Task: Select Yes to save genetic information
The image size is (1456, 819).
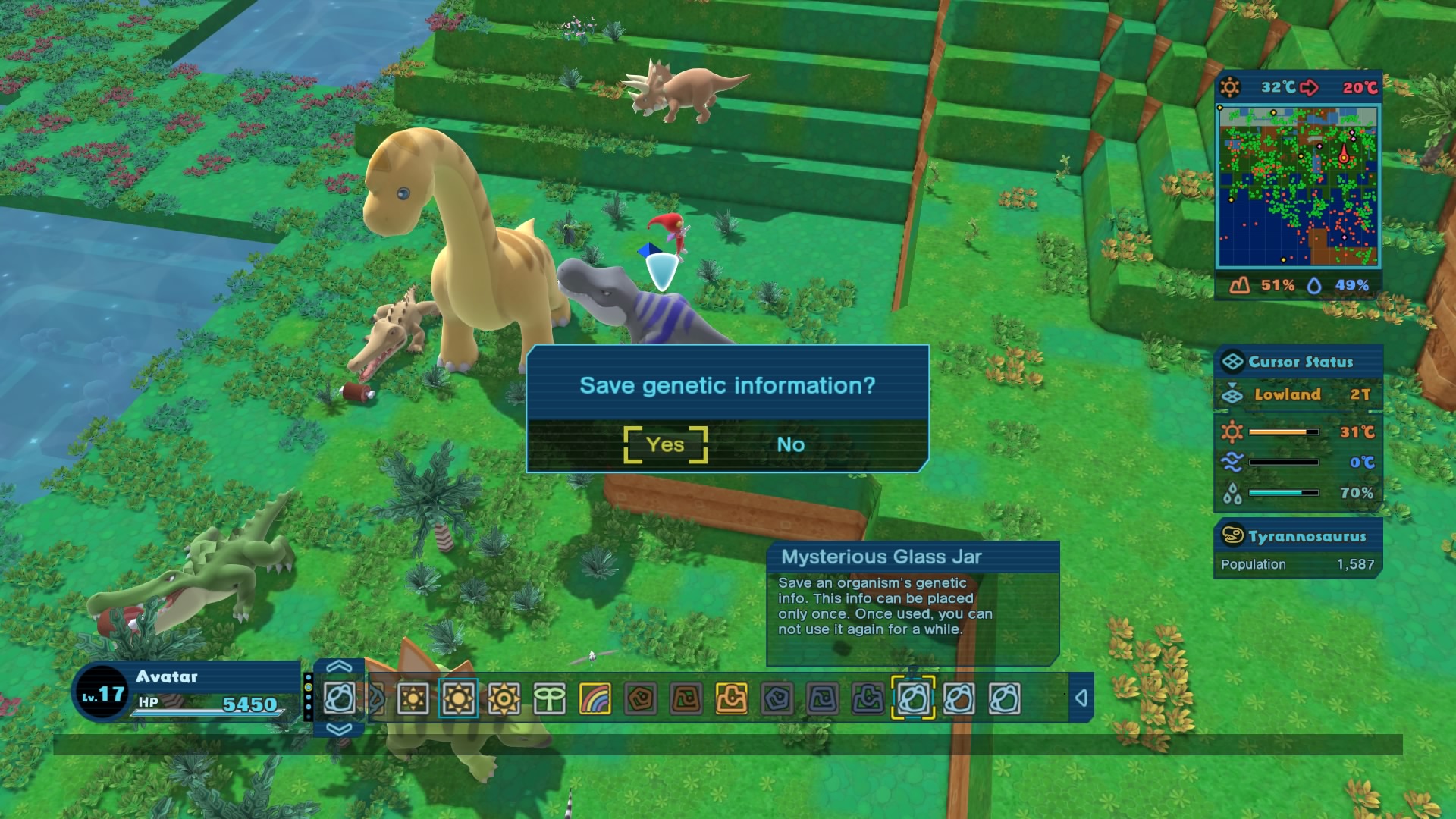Action: tap(664, 445)
